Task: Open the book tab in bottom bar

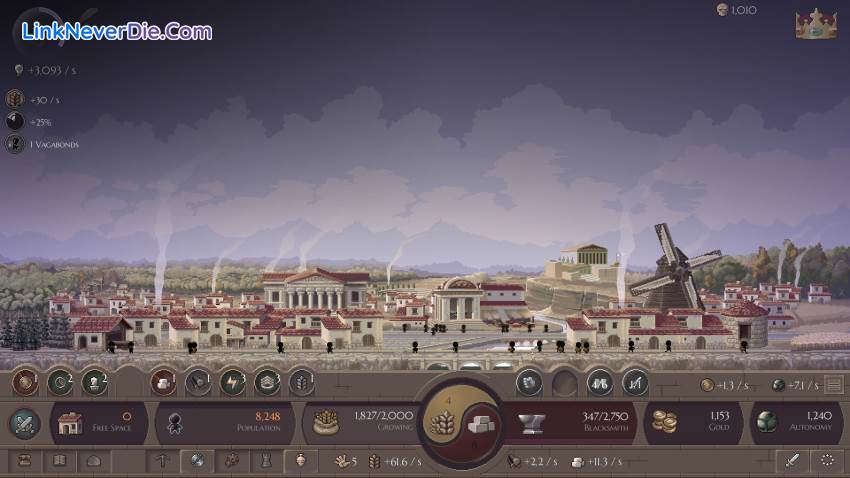Action: (60, 461)
